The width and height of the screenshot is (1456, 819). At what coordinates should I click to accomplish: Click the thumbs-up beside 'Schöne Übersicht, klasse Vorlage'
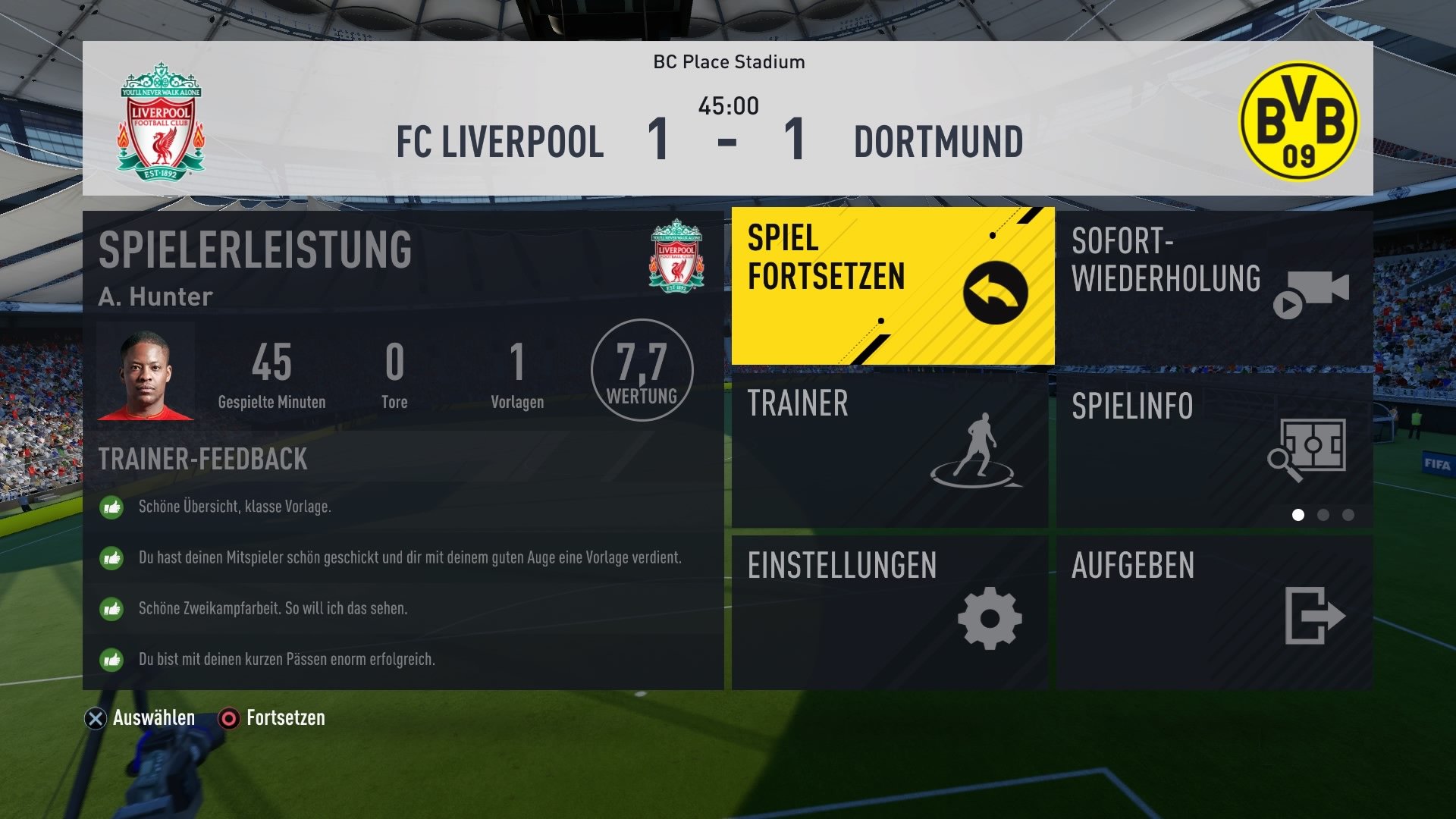click(x=111, y=508)
